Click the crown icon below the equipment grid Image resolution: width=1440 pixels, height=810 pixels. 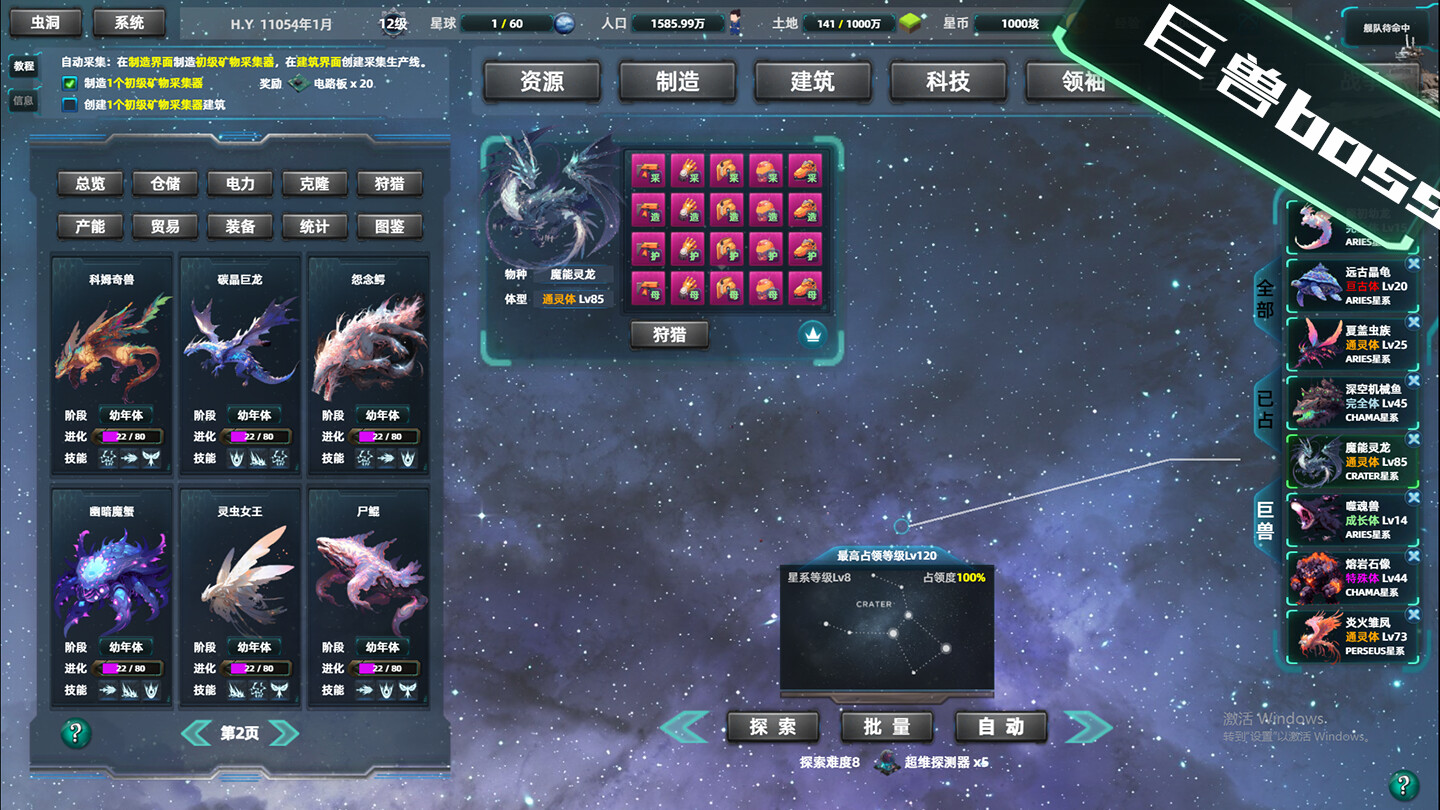pyautogui.click(x=812, y=333)
